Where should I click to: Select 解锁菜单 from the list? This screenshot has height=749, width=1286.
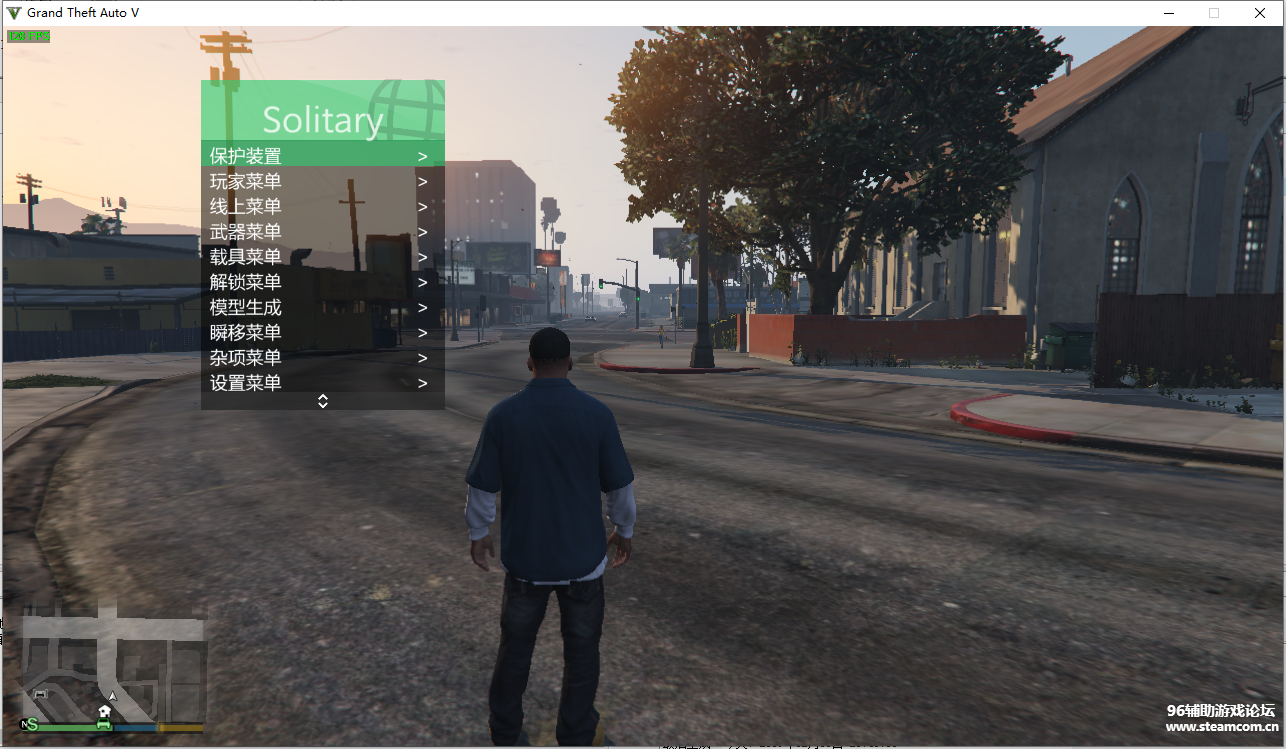(x=322, y=282)
